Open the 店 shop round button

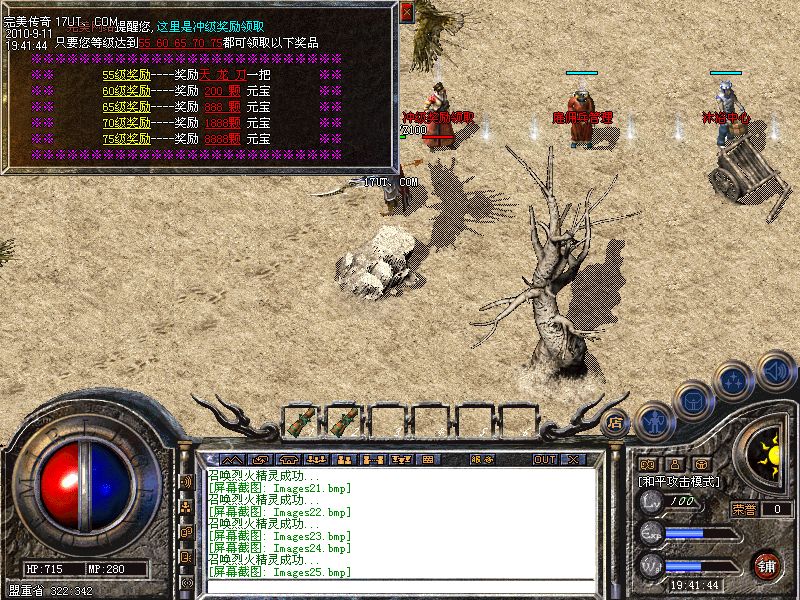coord(617,422)
